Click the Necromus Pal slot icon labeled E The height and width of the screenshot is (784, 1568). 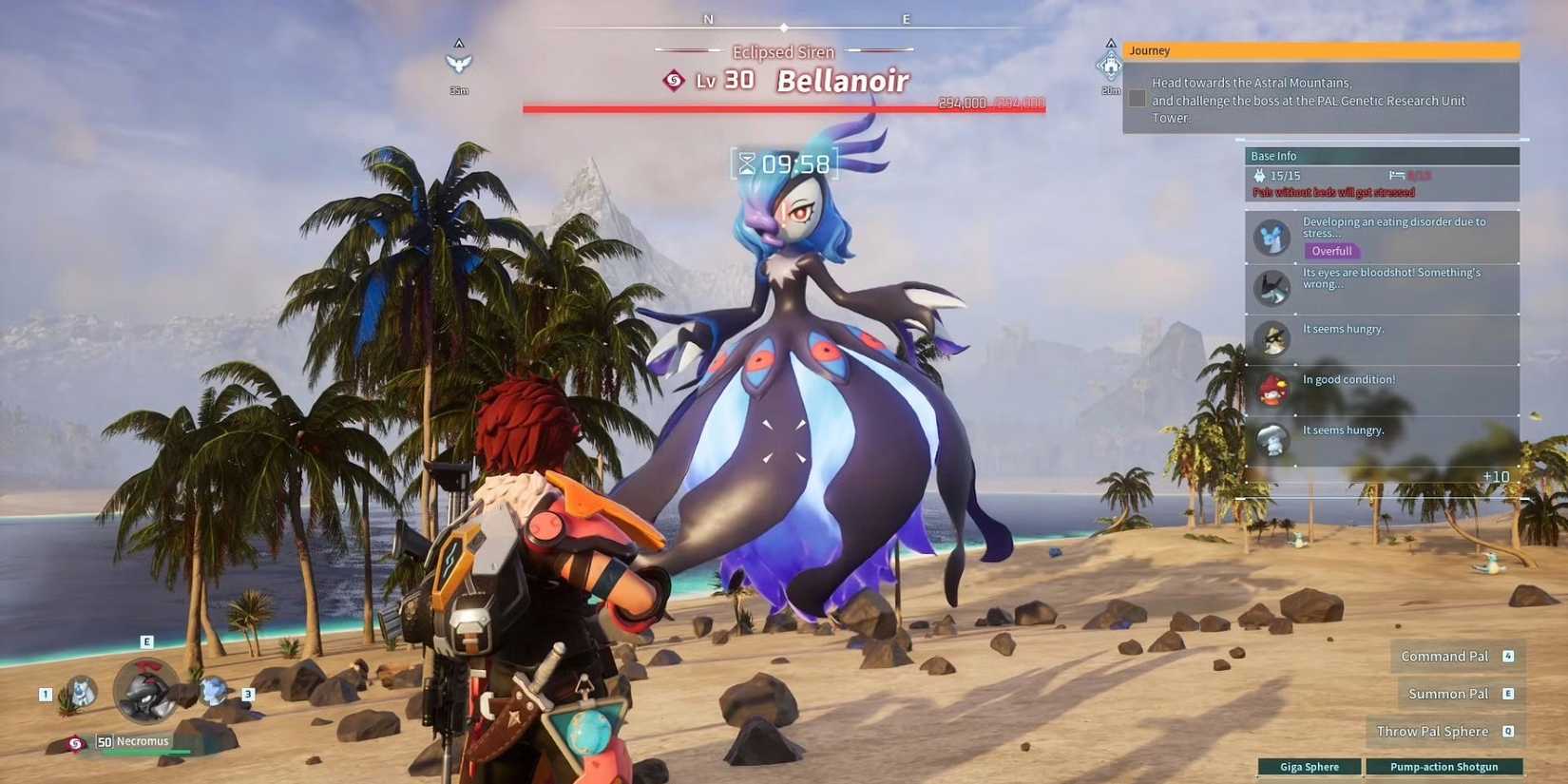[x=144, y=689]
